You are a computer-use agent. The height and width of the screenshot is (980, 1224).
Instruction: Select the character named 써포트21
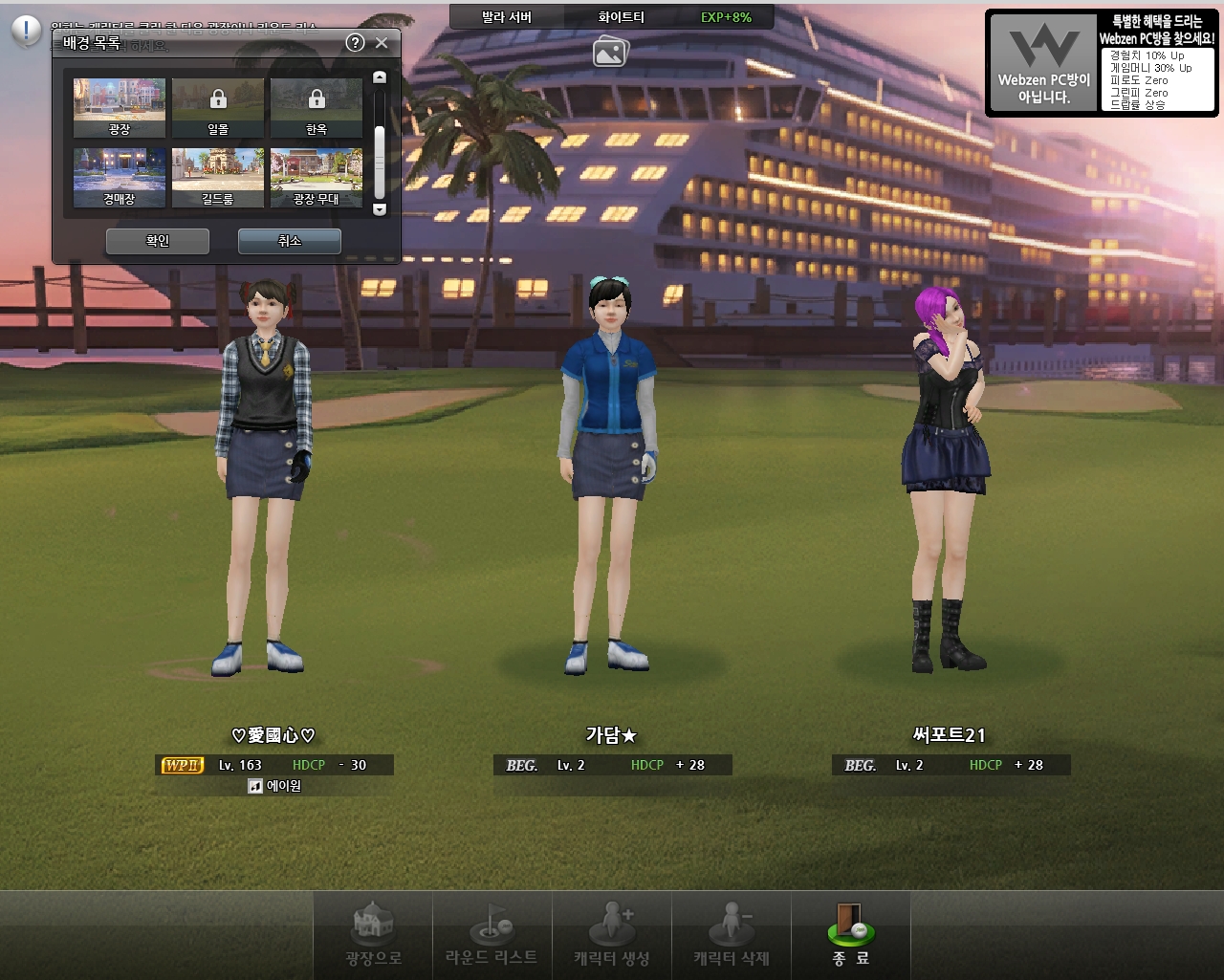click(x=945, y=478)
